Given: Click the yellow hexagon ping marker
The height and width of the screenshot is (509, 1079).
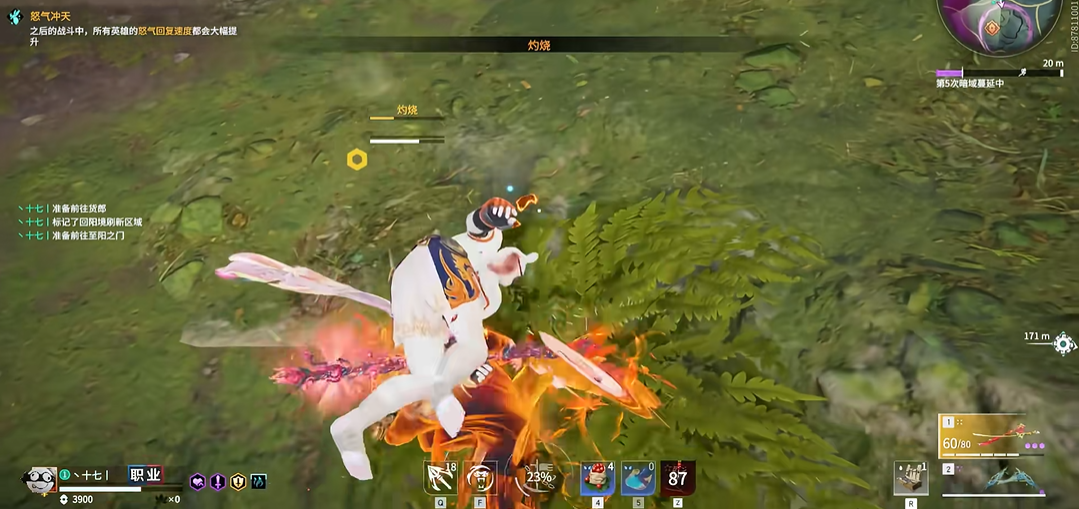Looking at the screenshot, I should click(357, 159).
